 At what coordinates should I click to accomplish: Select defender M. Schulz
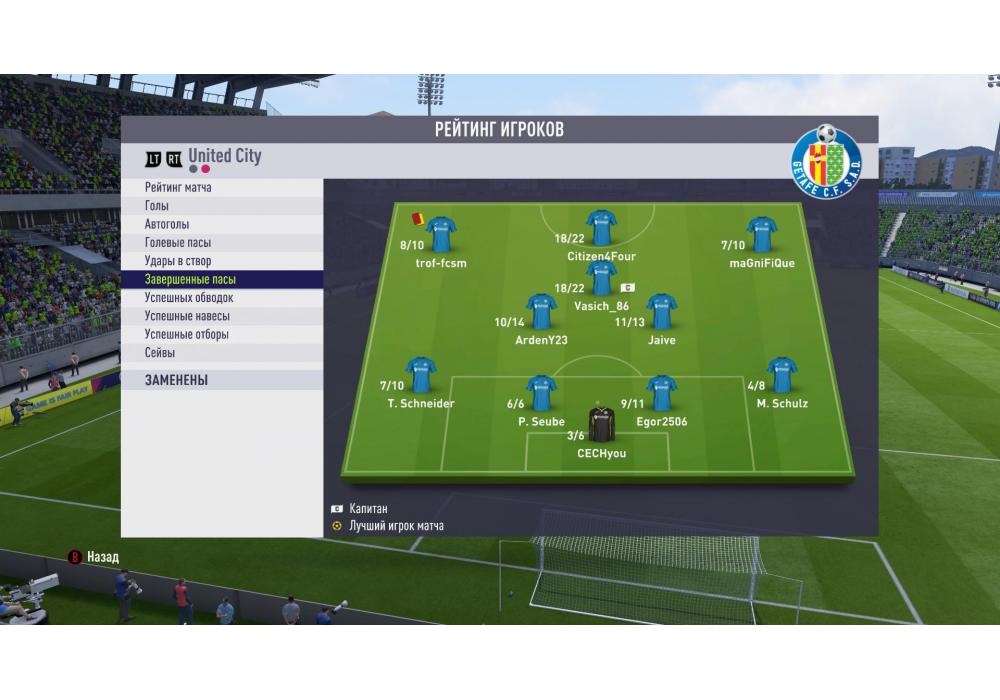click(x=782, y=375)
